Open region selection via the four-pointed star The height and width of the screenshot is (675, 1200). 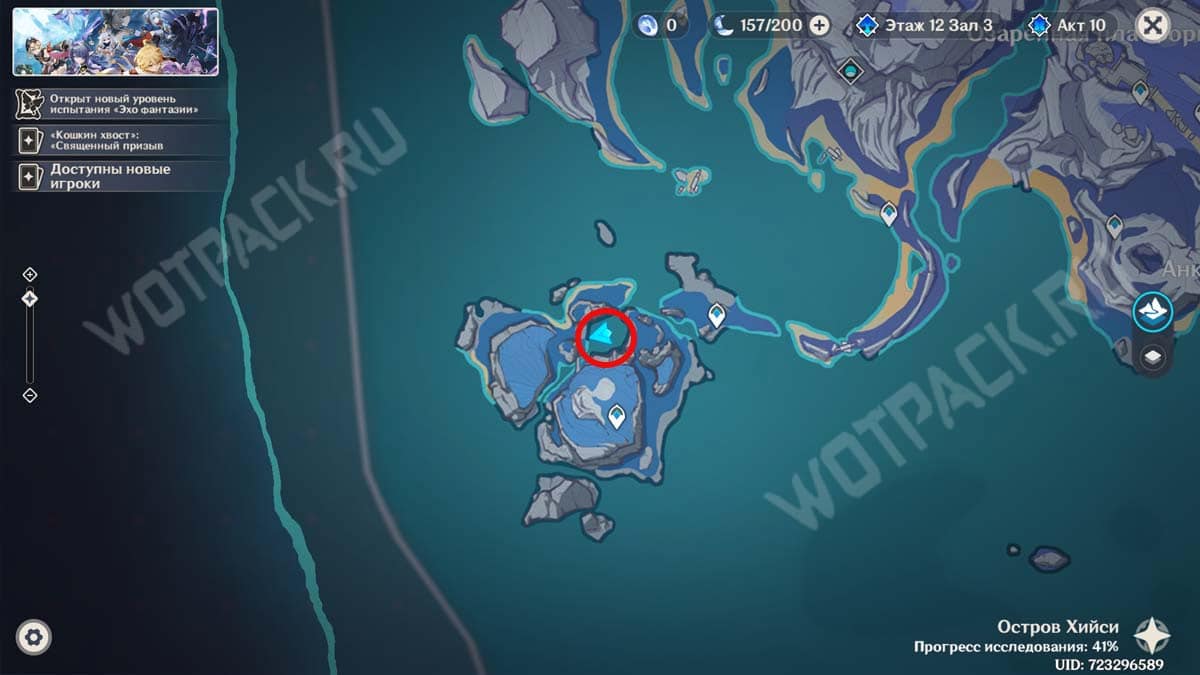1153,635
